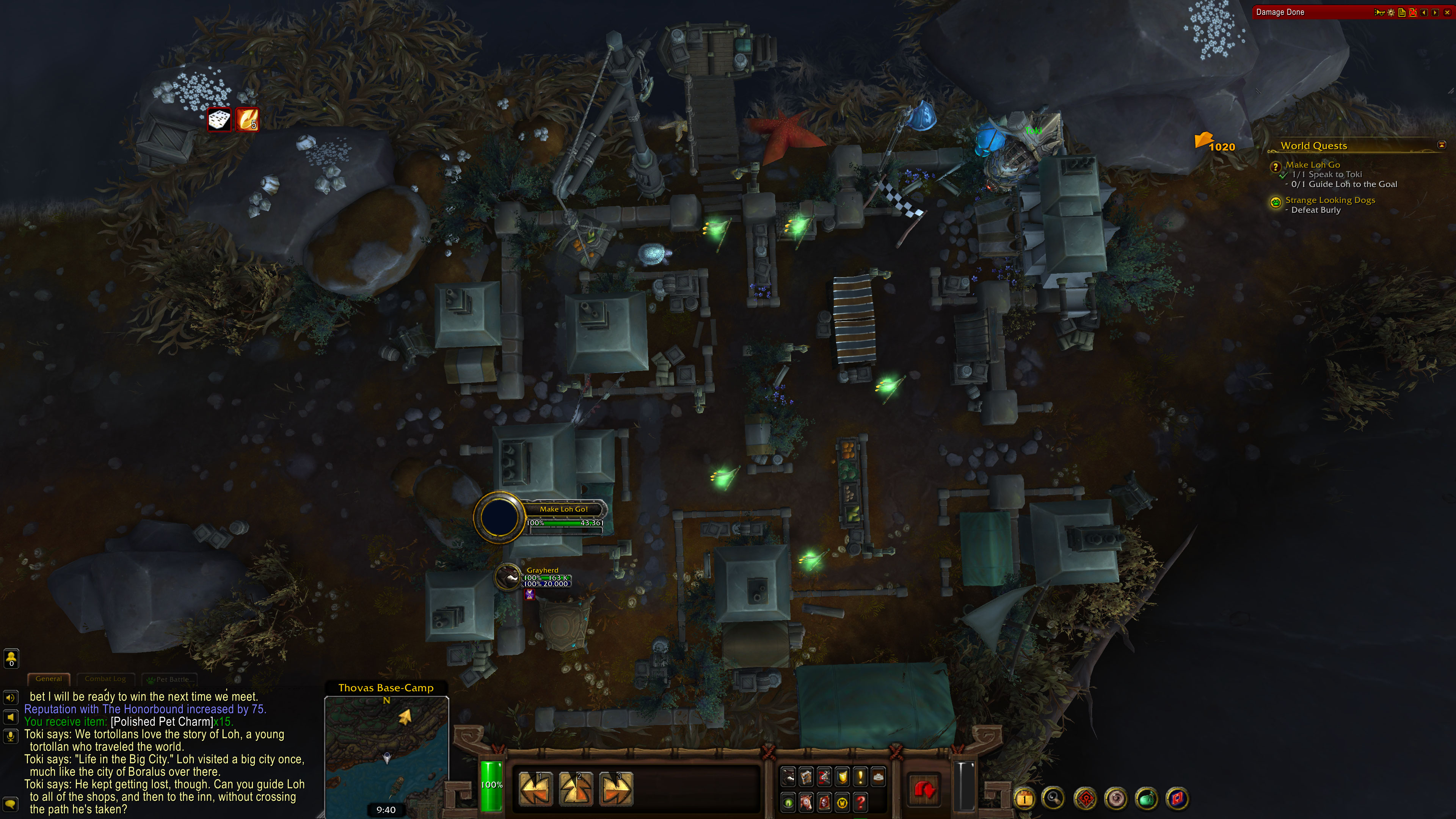This screenshot has height=819, width=1456.
Task: Select the Make Loh Go quest entry
Action: (1312, 165)
